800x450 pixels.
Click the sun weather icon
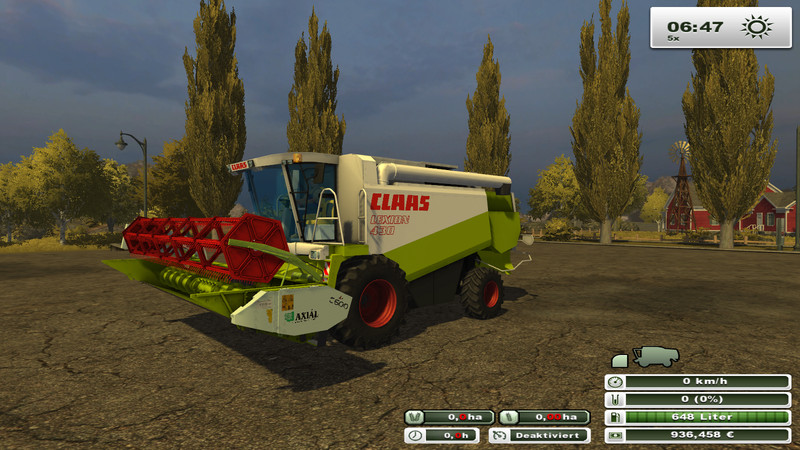755,27
